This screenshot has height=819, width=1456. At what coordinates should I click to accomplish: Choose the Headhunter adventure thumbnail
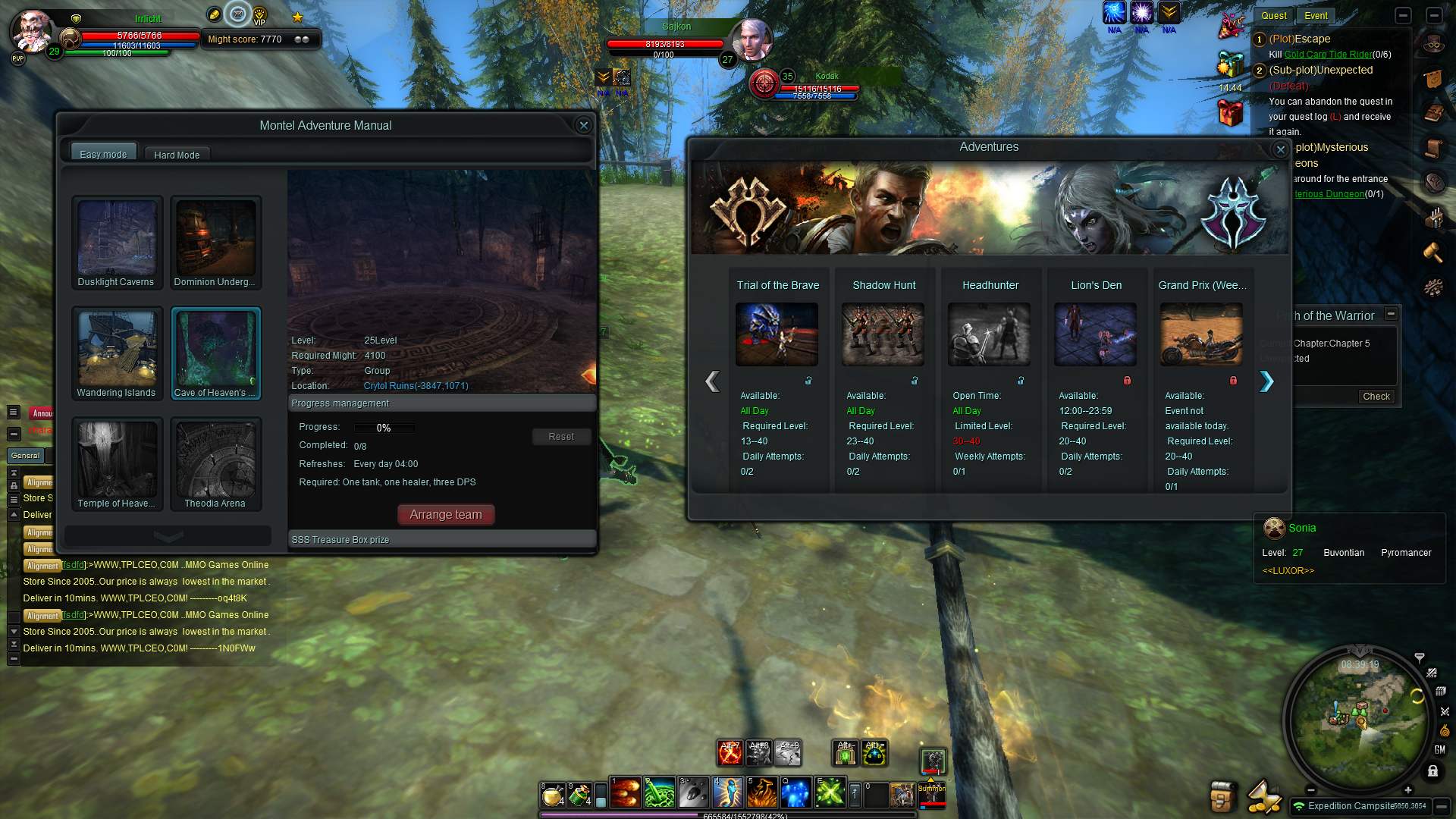click(989, 334)
